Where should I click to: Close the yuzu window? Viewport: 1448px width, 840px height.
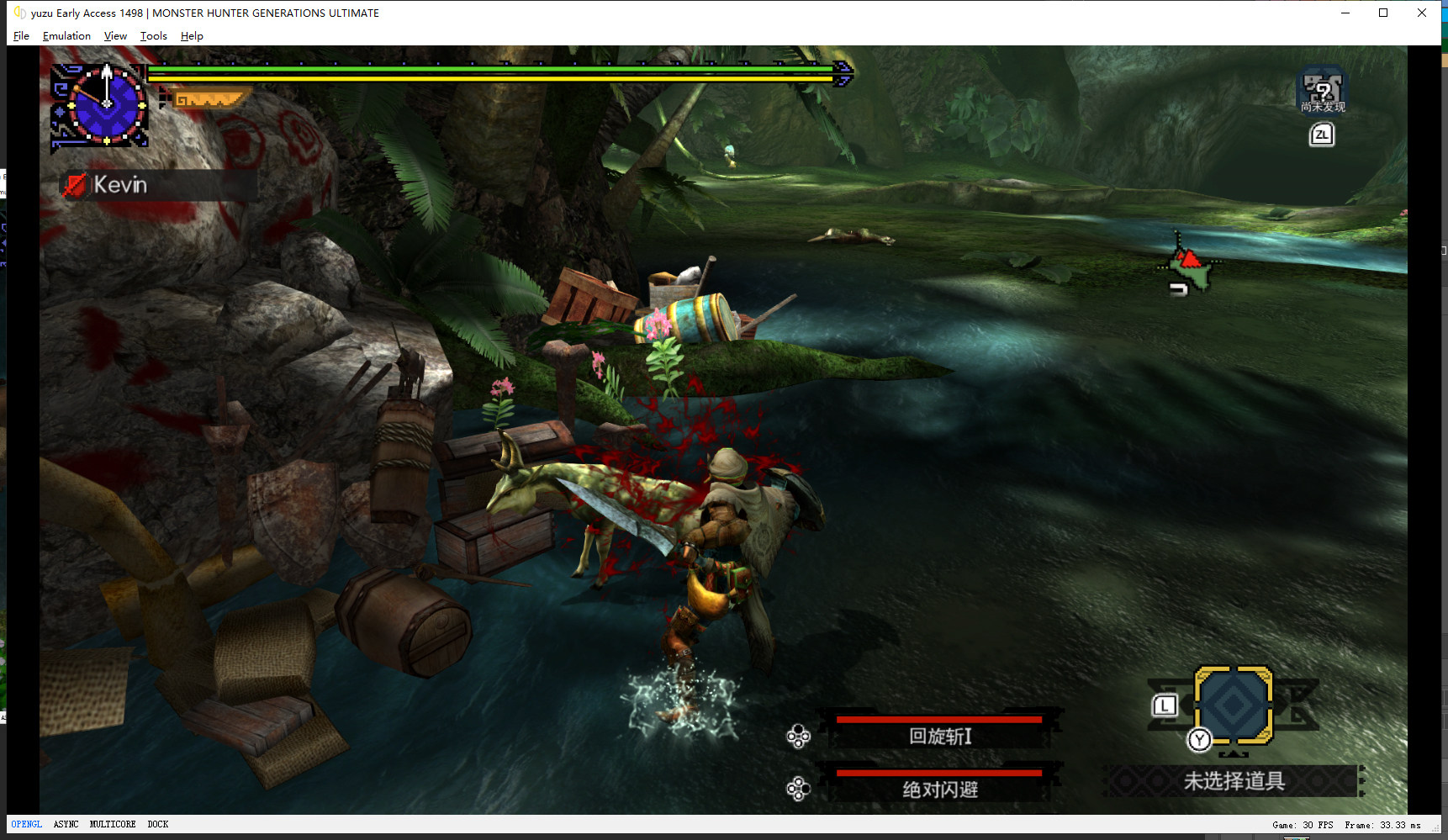pos(1422,13)
